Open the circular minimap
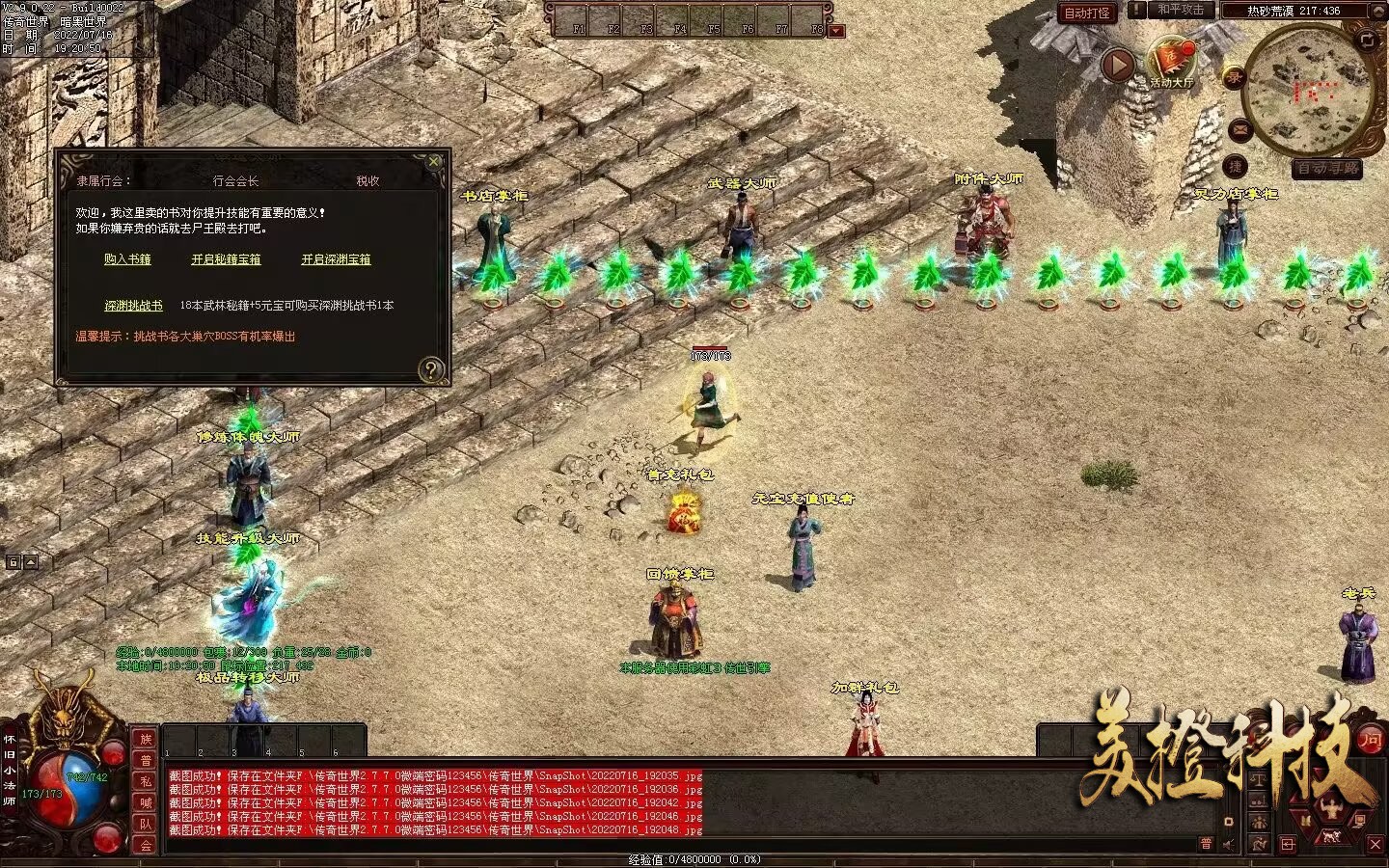Image resolution: width=1389 pixels, height=868 pixels. coord(1307,92)
